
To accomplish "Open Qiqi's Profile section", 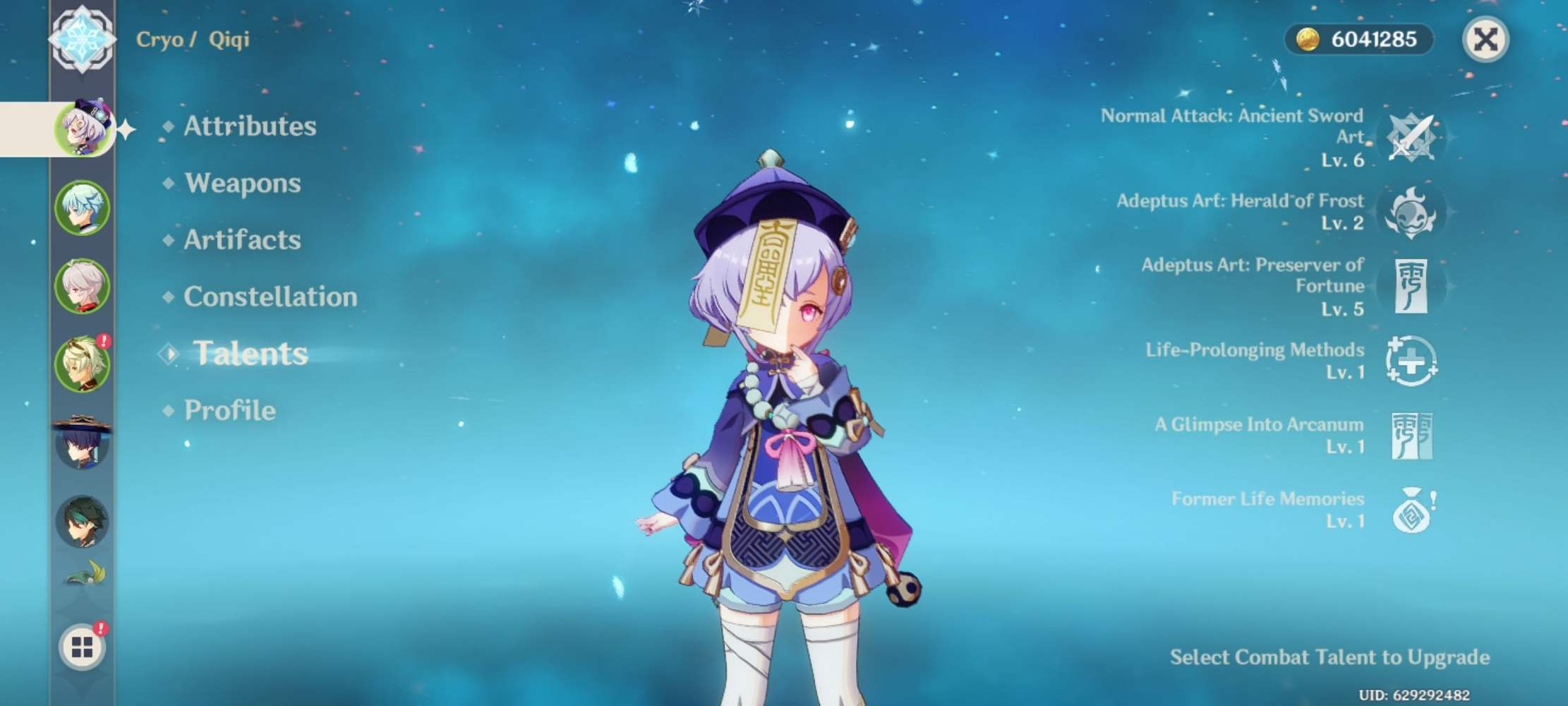I will click(229, 409).
